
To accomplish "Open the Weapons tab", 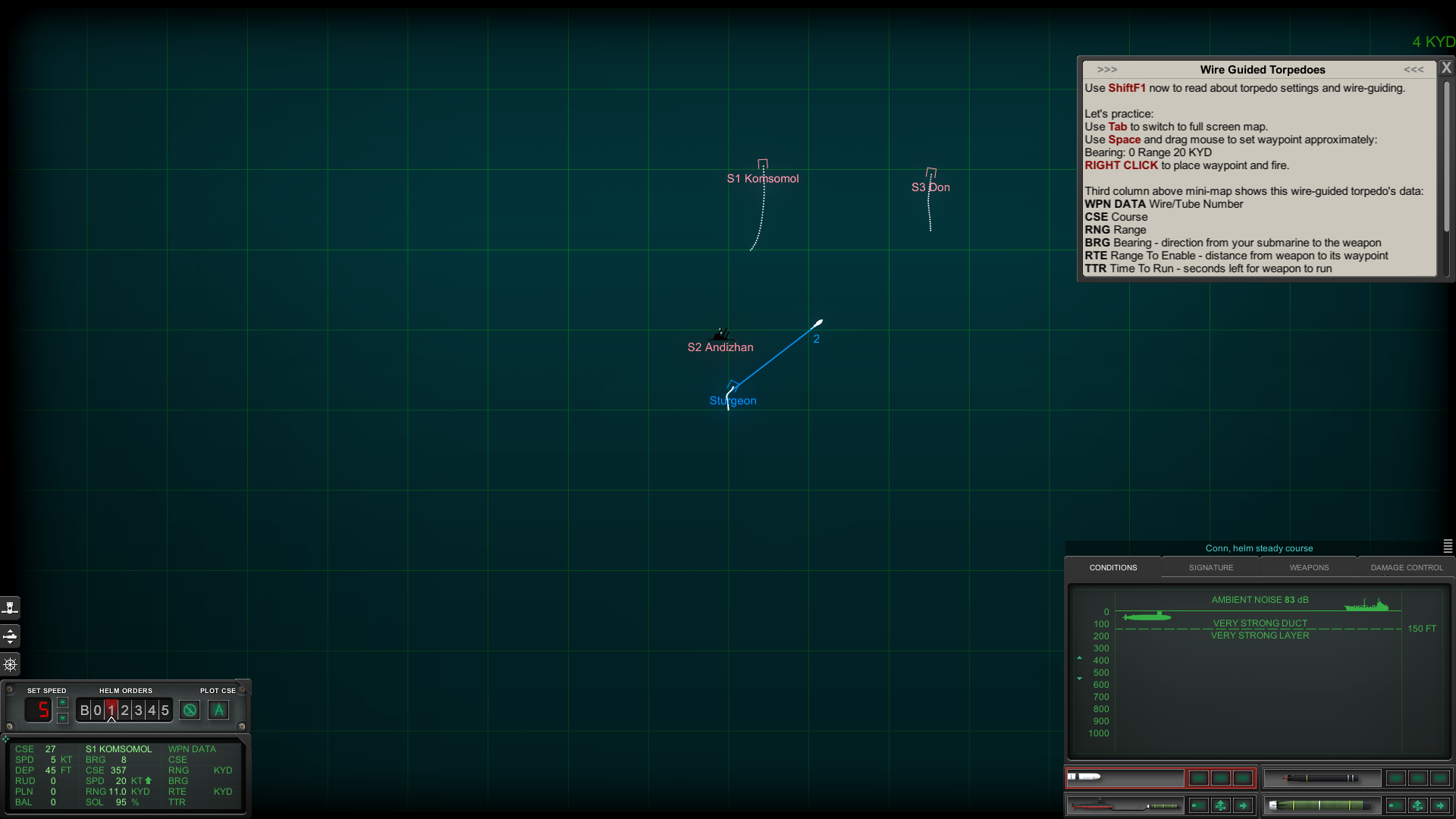I will coord(1309,567).
